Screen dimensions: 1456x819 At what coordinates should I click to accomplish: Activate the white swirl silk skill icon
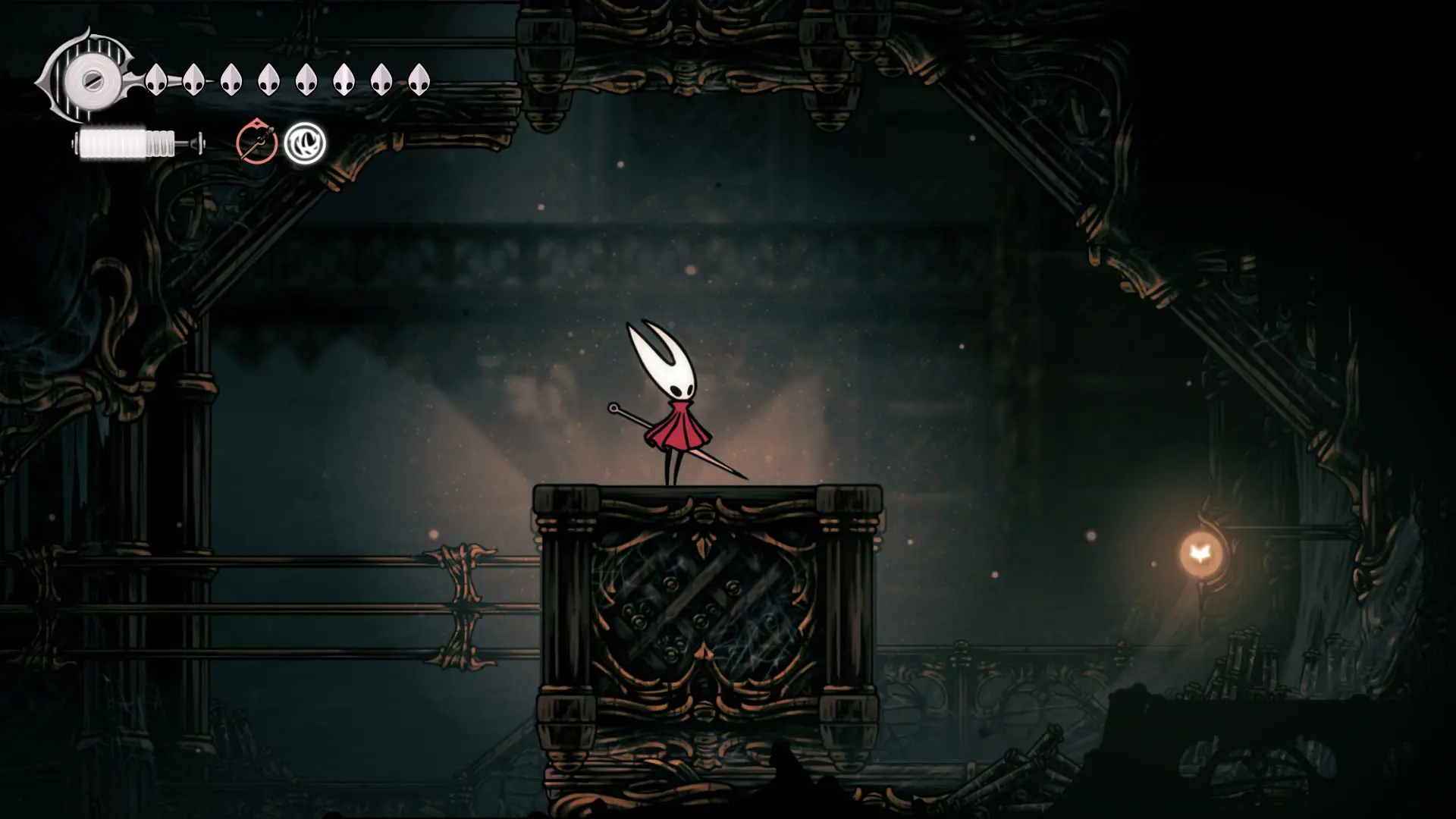coord(305,143)
